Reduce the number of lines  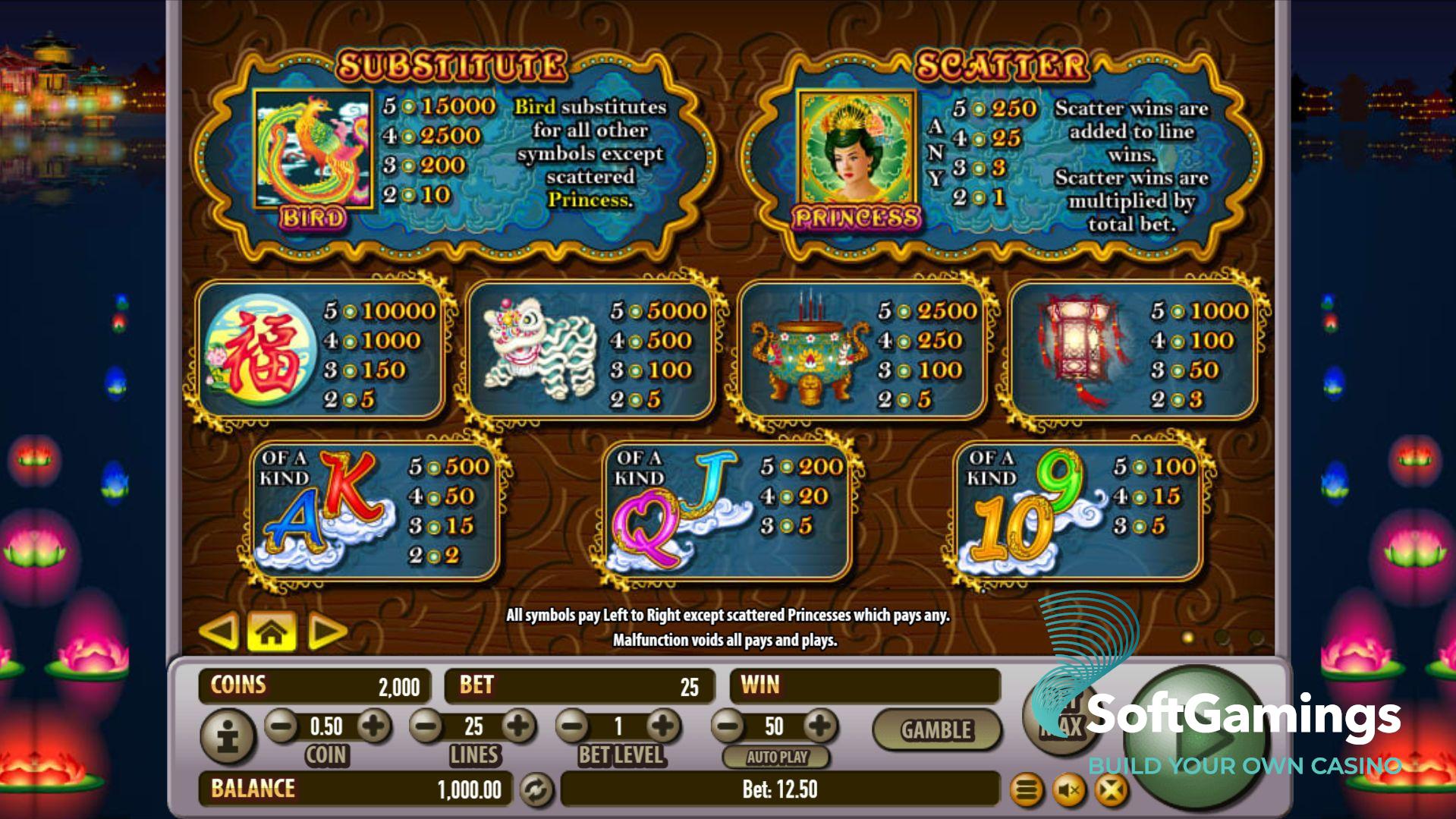(426, 726)
